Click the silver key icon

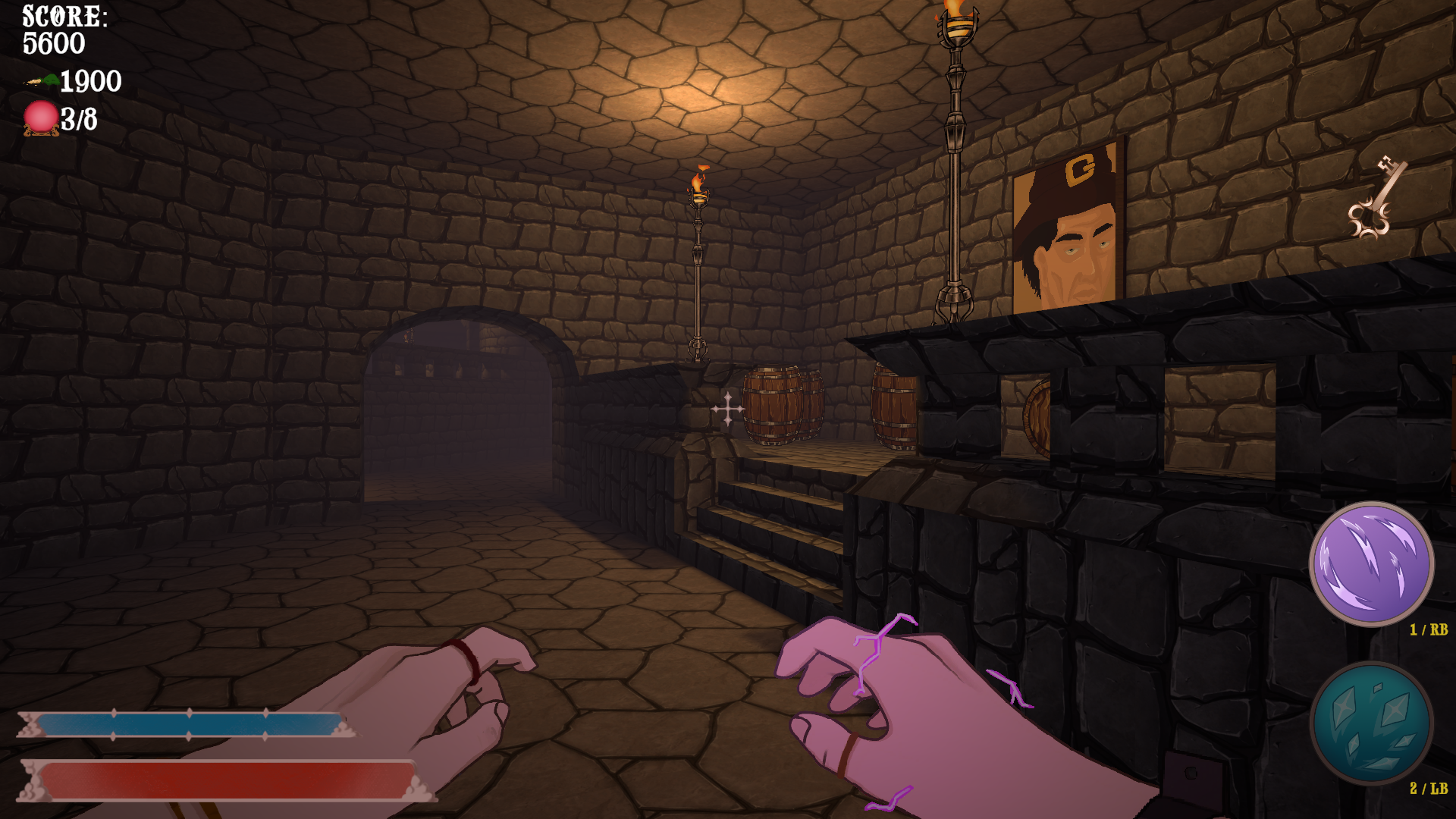1377,199
